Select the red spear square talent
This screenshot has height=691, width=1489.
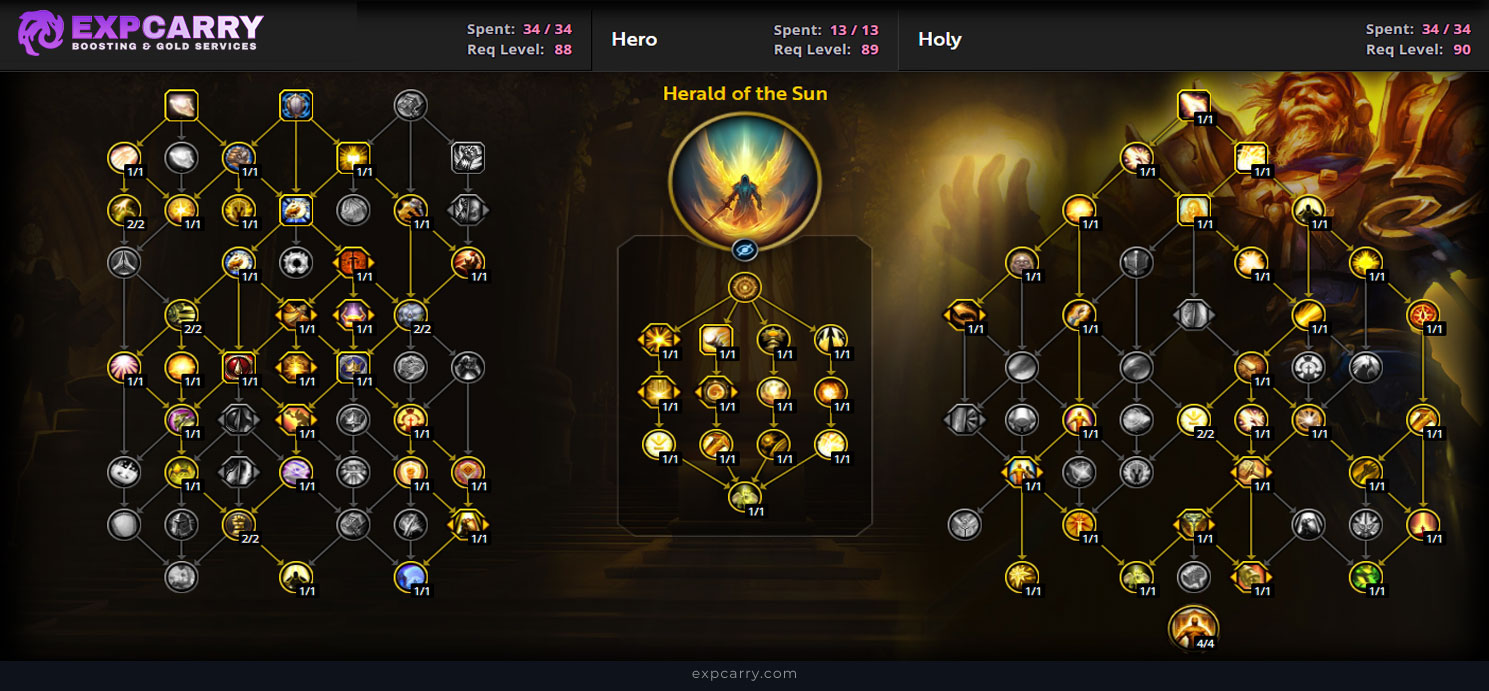(239, 366)
